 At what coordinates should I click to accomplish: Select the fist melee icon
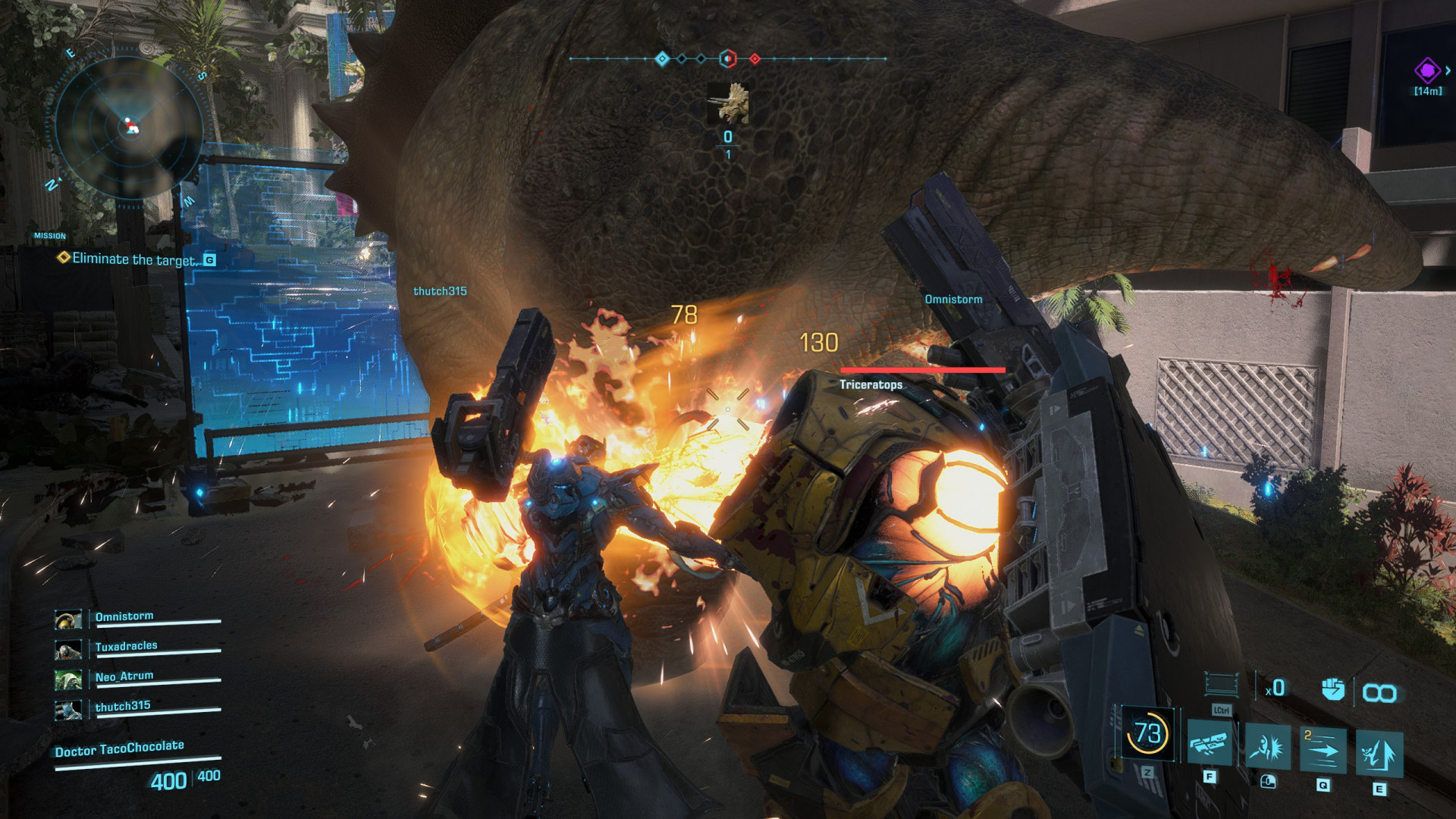click(x=1332, y=689)
